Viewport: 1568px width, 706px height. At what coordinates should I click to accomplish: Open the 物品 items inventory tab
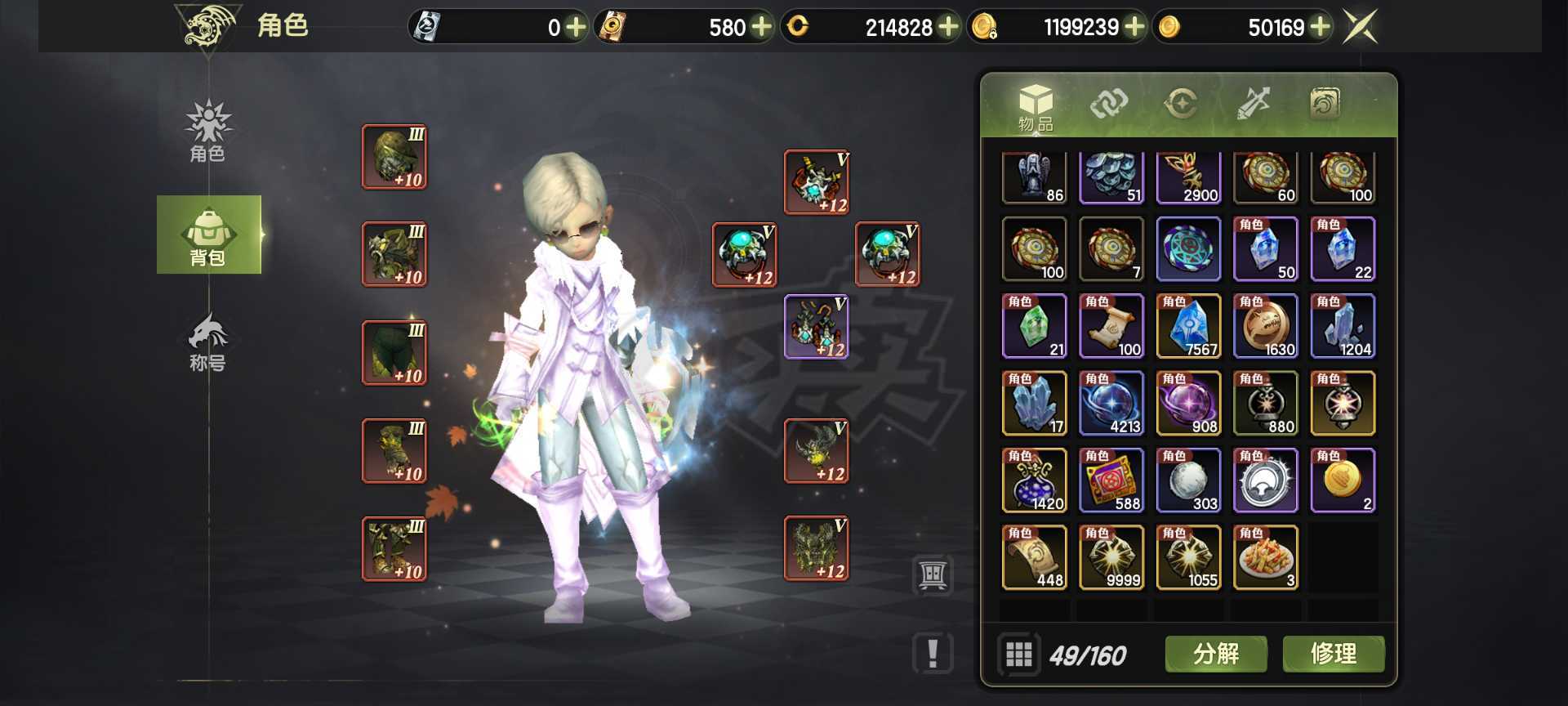pos(1036,107)
